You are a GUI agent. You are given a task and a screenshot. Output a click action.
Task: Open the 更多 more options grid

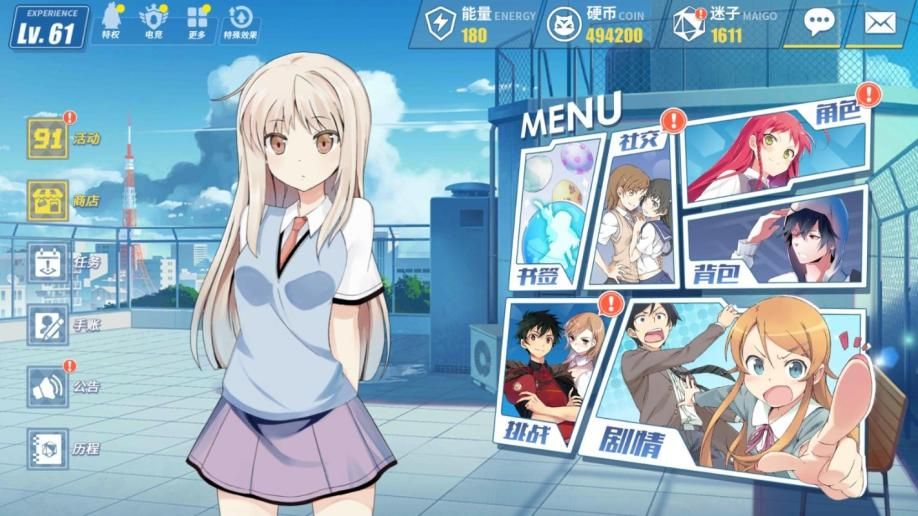197,20
